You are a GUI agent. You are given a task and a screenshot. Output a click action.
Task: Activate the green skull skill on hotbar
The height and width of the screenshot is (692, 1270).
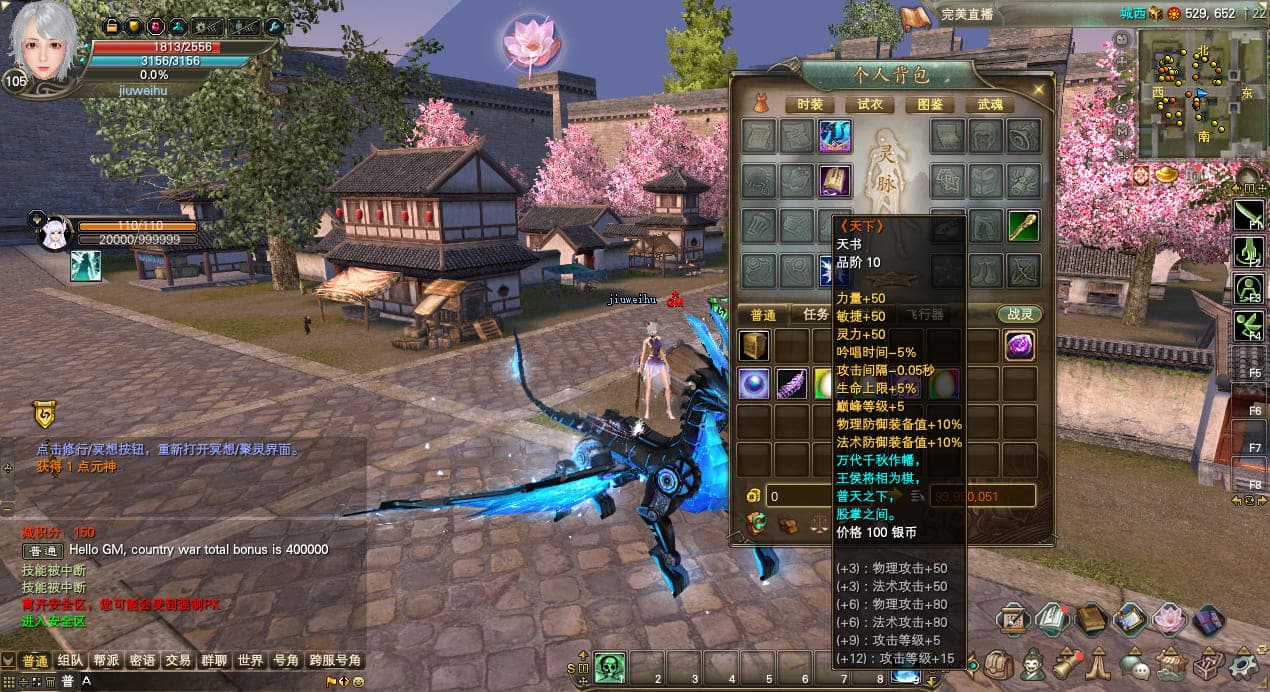[610, 666]
